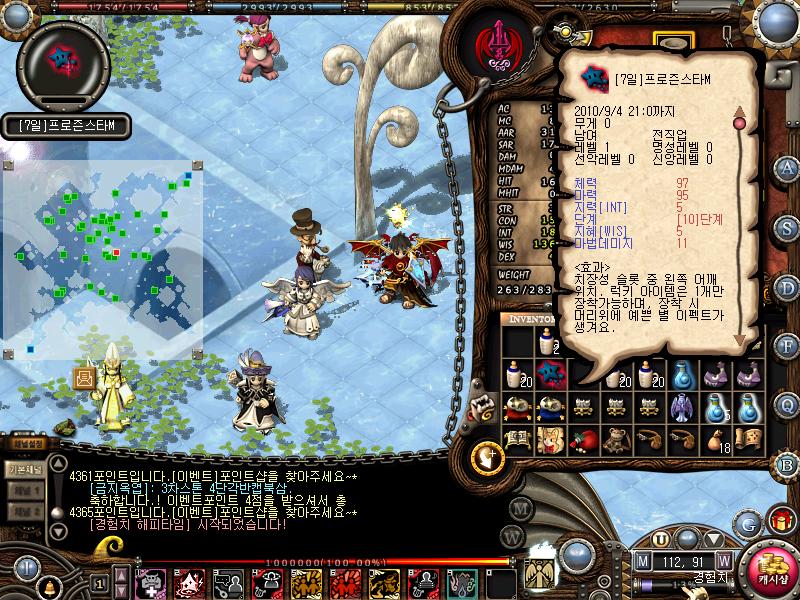Click the round A side button
The image size is (800, 600).
787,167
